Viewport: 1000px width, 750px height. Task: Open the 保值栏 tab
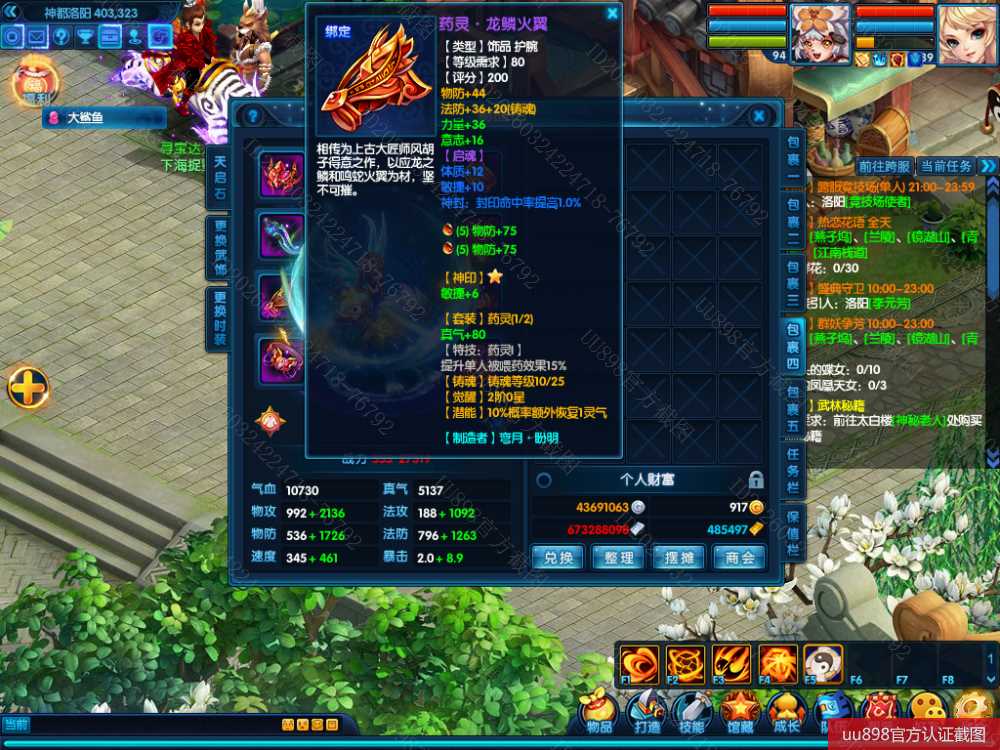pyautogui.click(x=792, y=535)
